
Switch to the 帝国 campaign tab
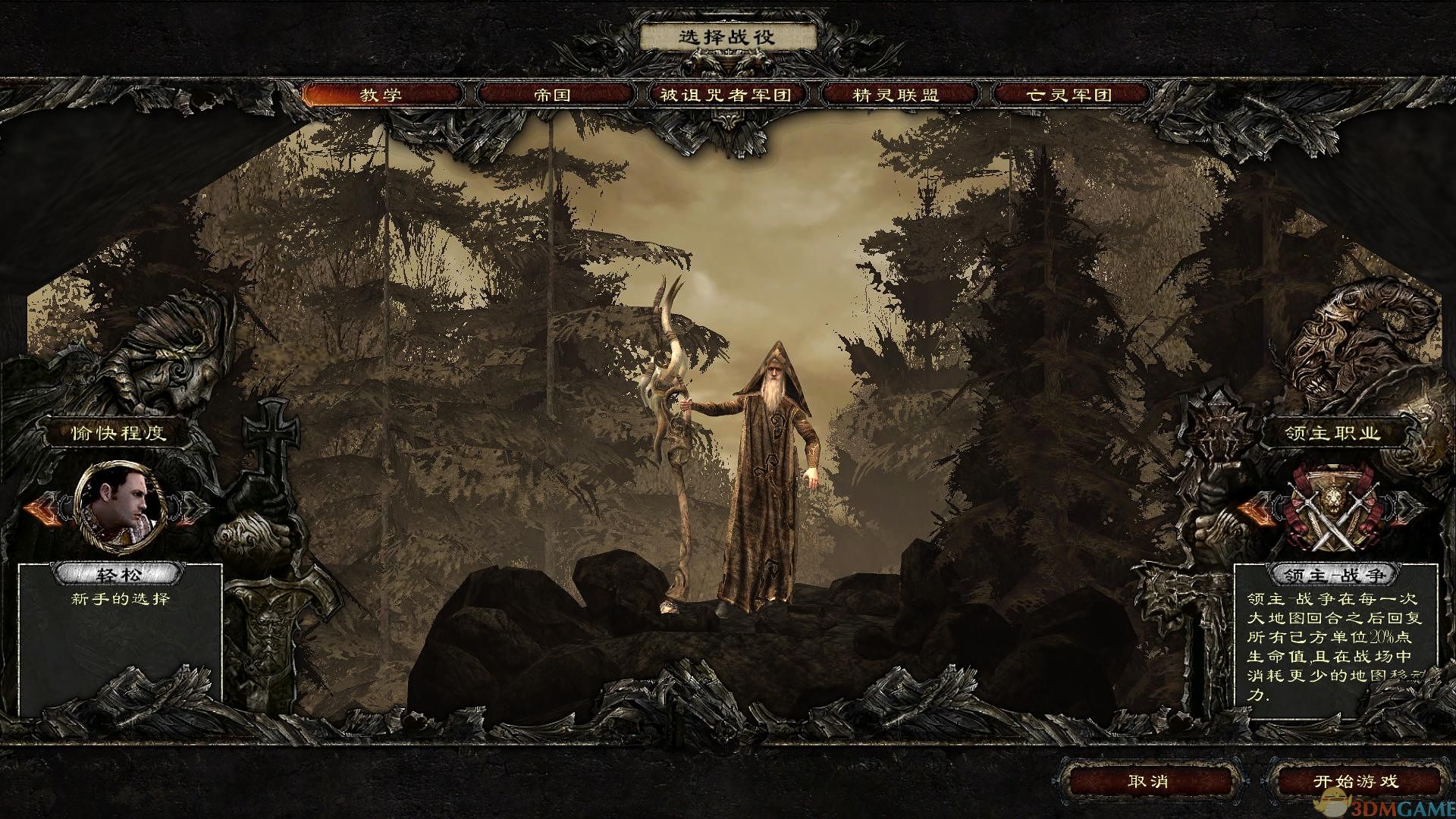[x=553, y=95]
